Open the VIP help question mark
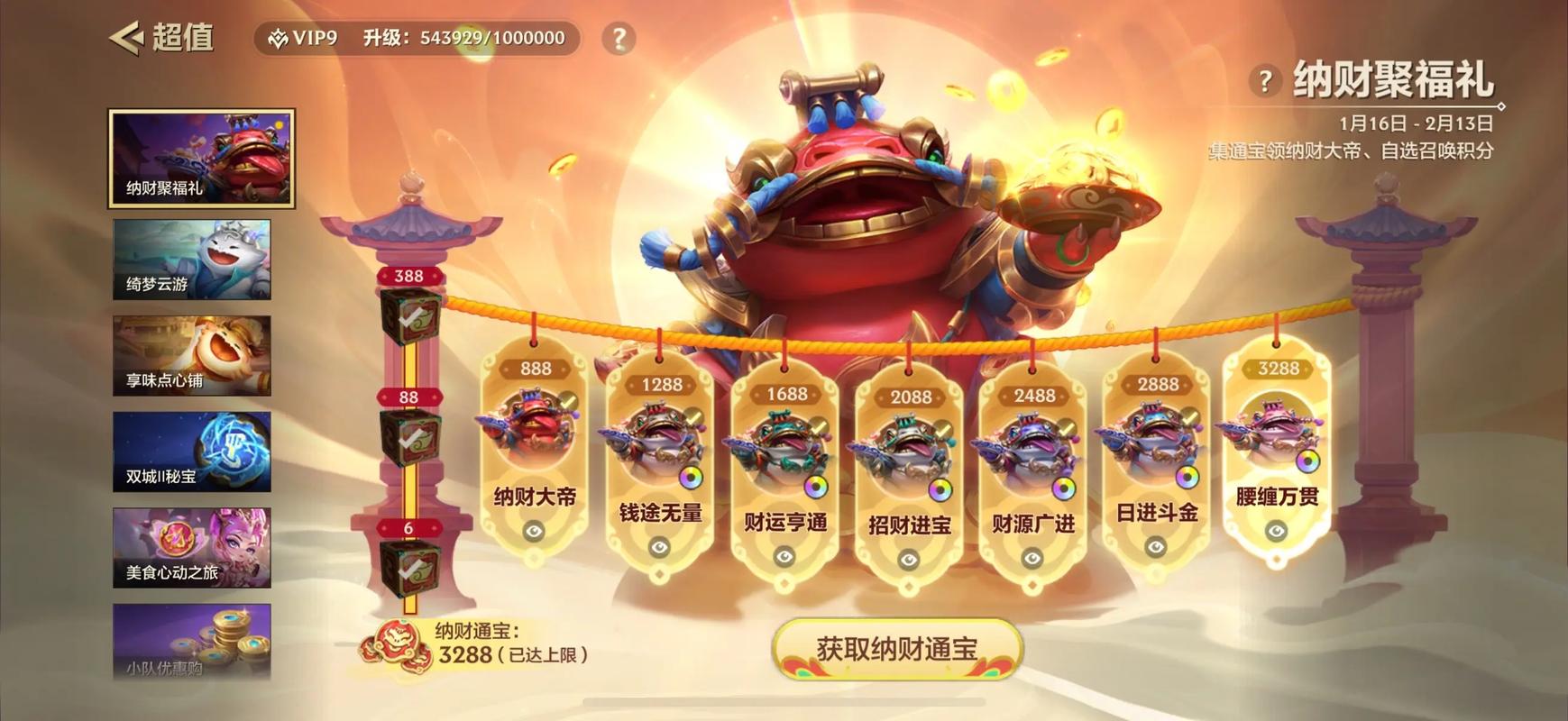This screenshot has height=721, width=1568. [619, 39]
